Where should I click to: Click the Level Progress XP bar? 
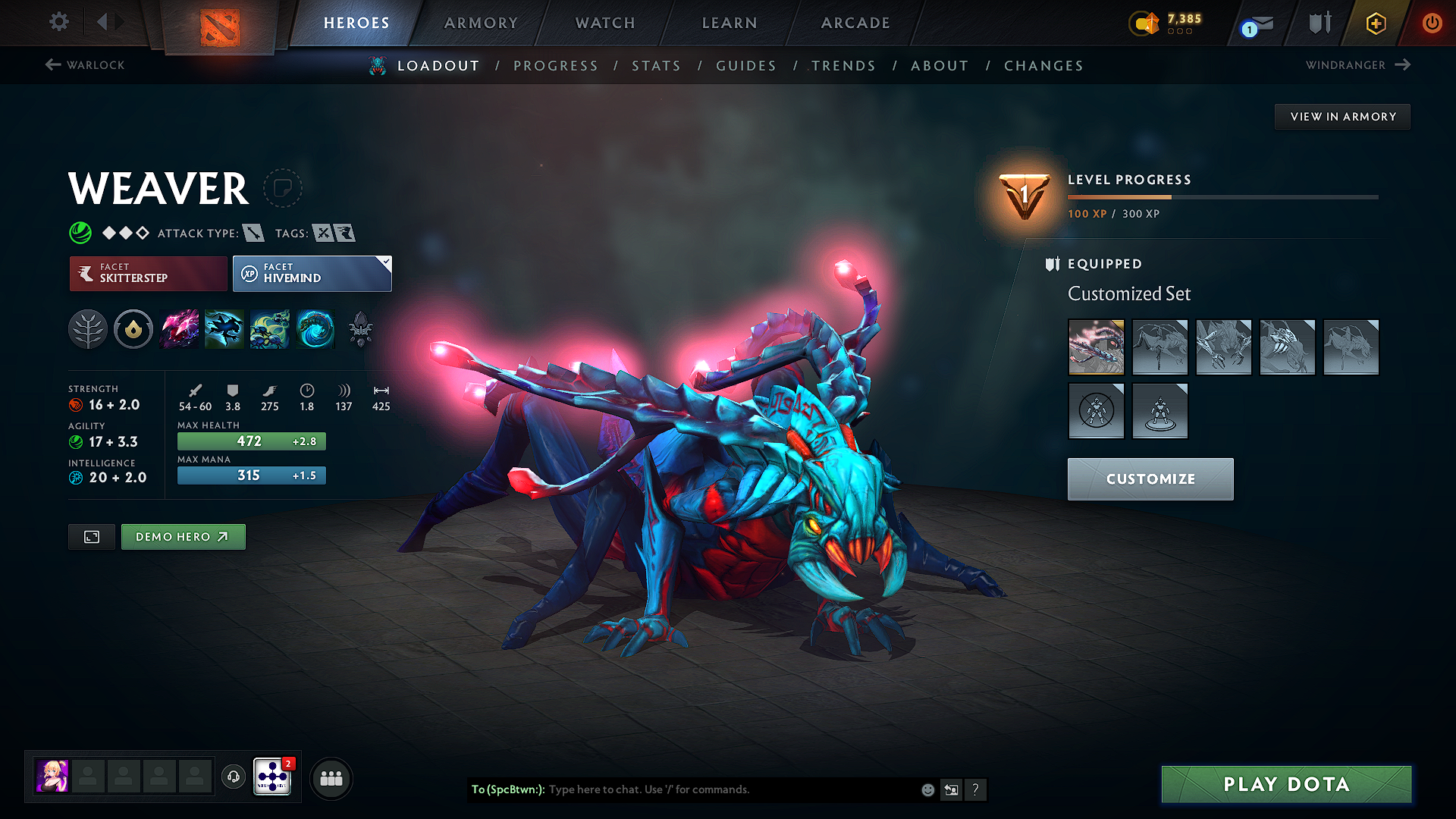pos(1221,196)
